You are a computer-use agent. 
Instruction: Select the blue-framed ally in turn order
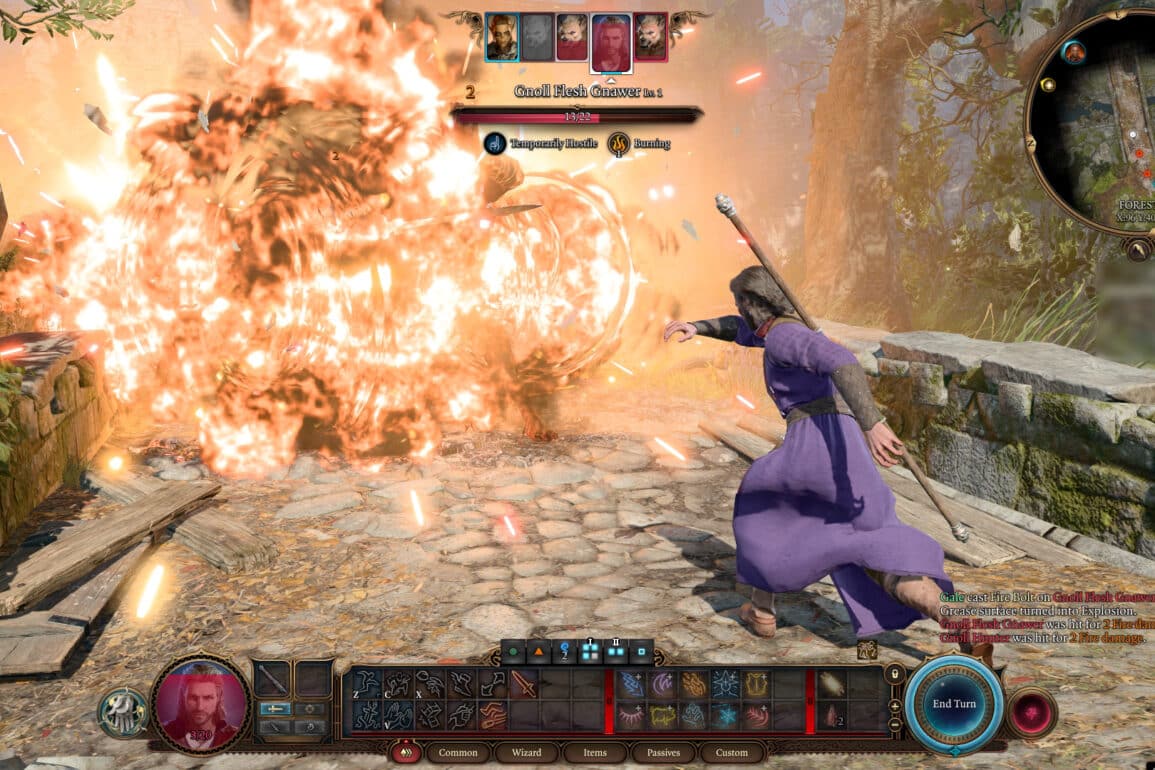(x=502, y=37)
